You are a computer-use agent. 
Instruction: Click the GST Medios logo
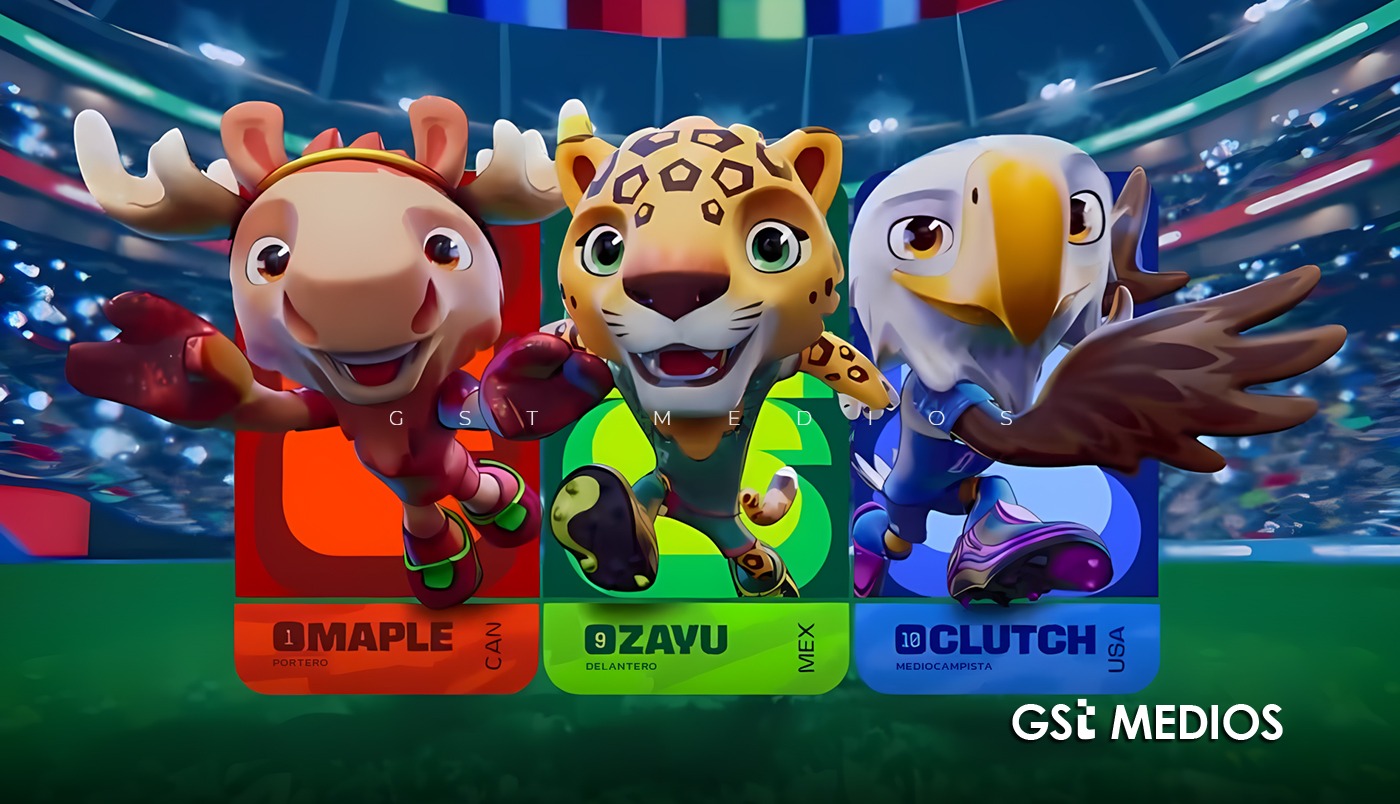(x=1146, y=721)
